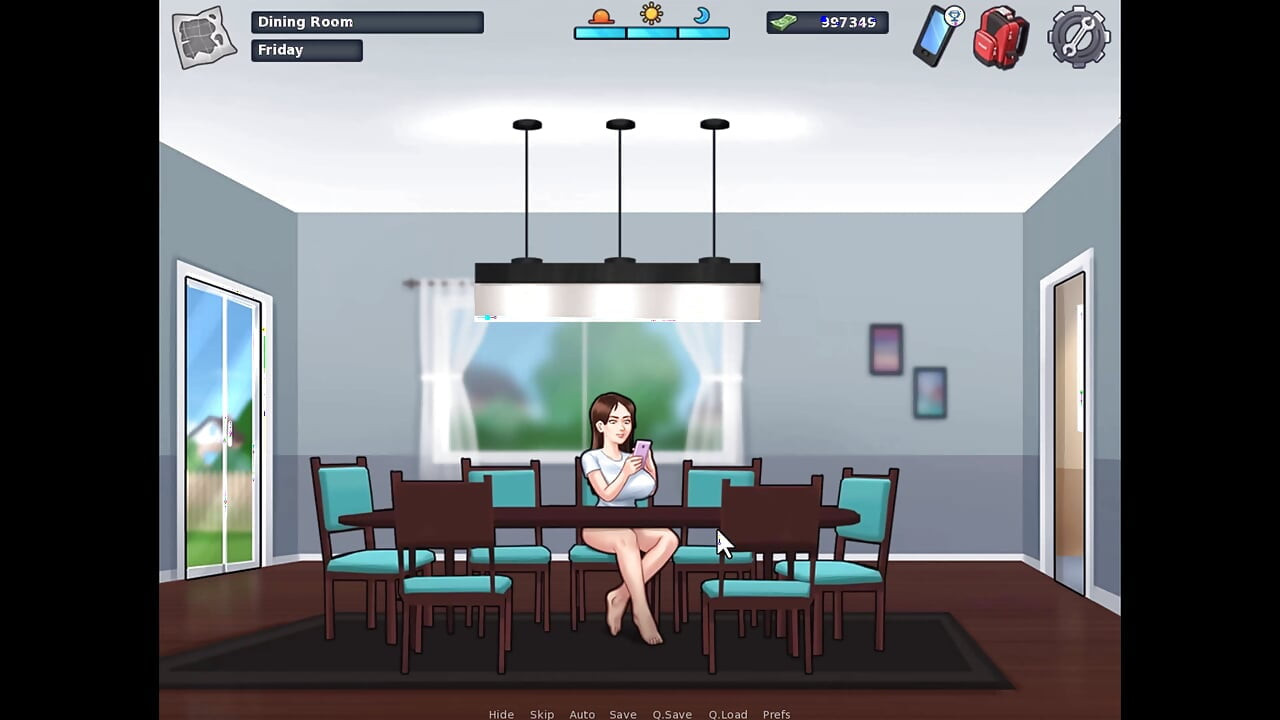Open Prefs from the quick menu
The height and width of the screenshot is (720, 1280).
[x=777, y=714]
